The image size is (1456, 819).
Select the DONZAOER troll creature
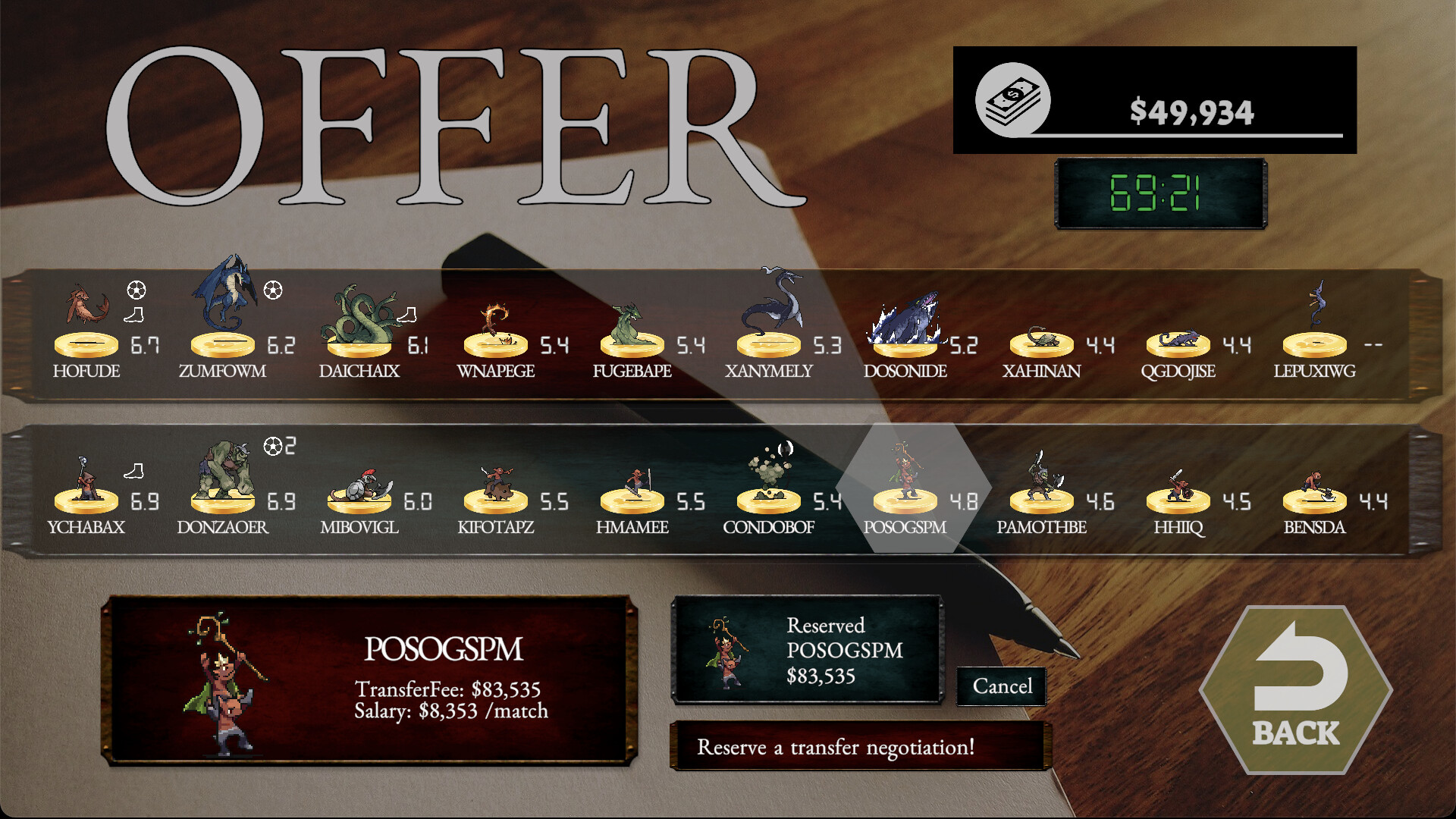[x=227, y=466]
